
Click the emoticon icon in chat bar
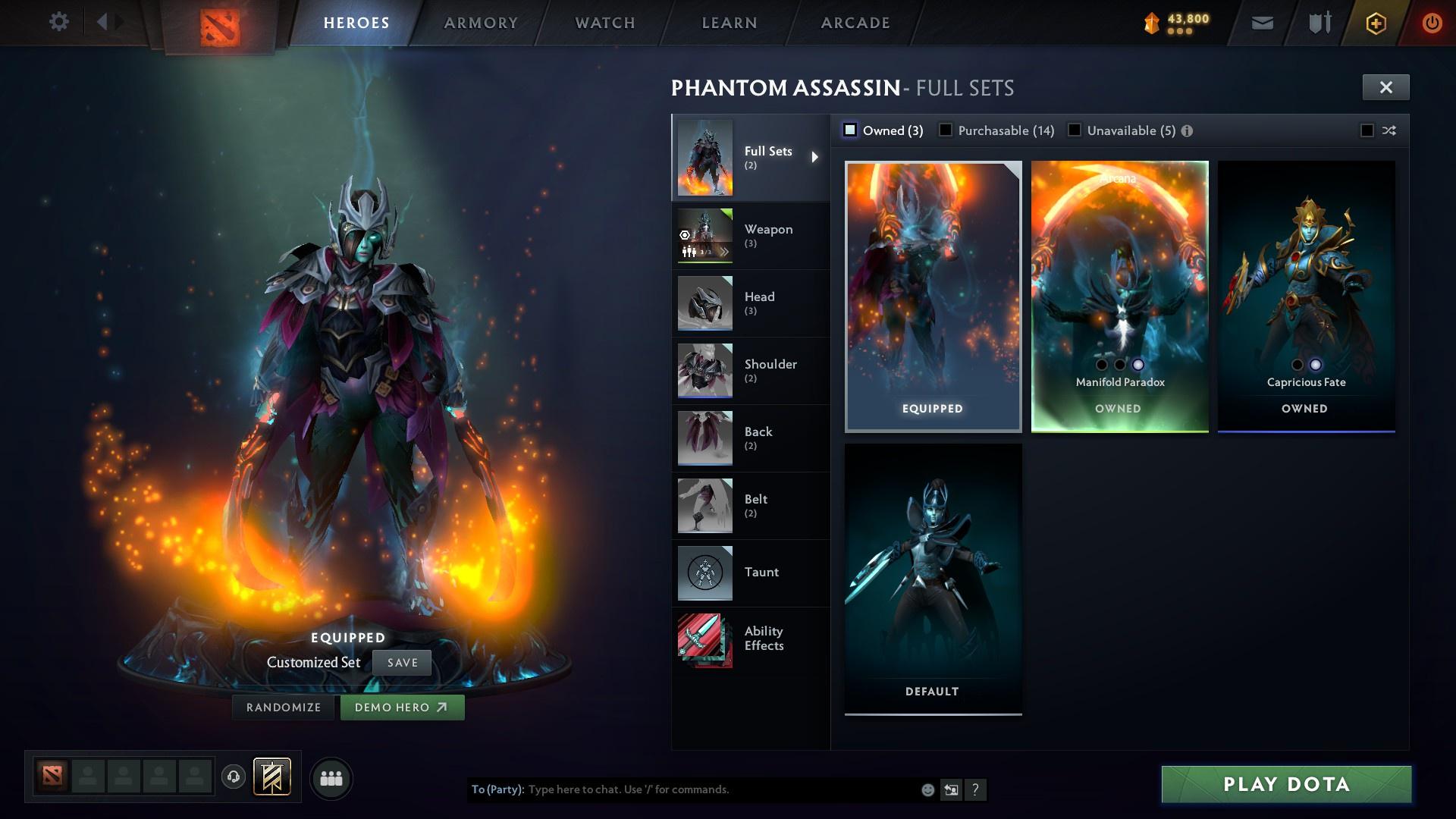click(927, 789)
